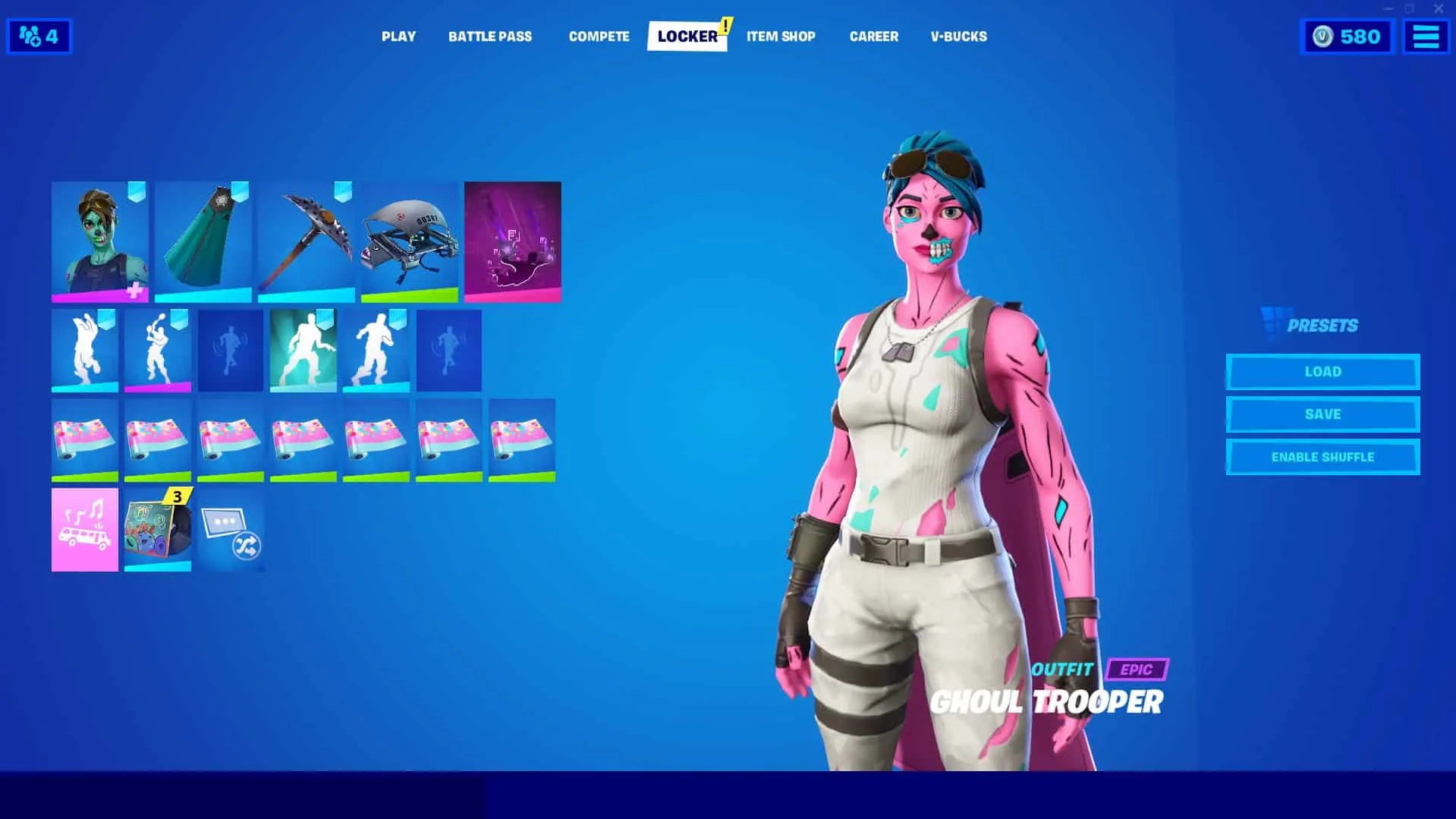Open the Item Shop tab

tap(780, 36)
